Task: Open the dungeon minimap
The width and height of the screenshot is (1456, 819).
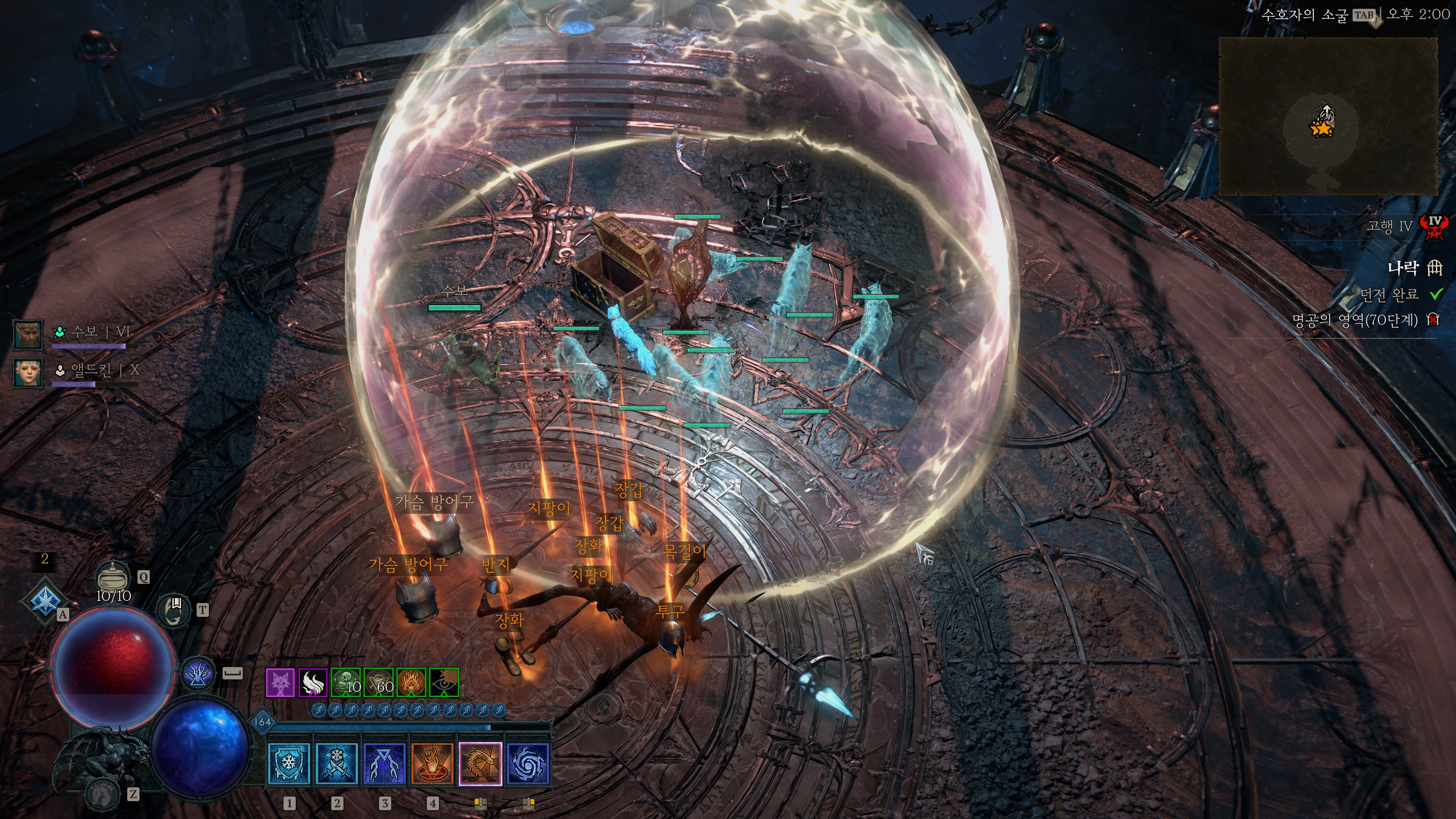Action: click(1328, 116)
